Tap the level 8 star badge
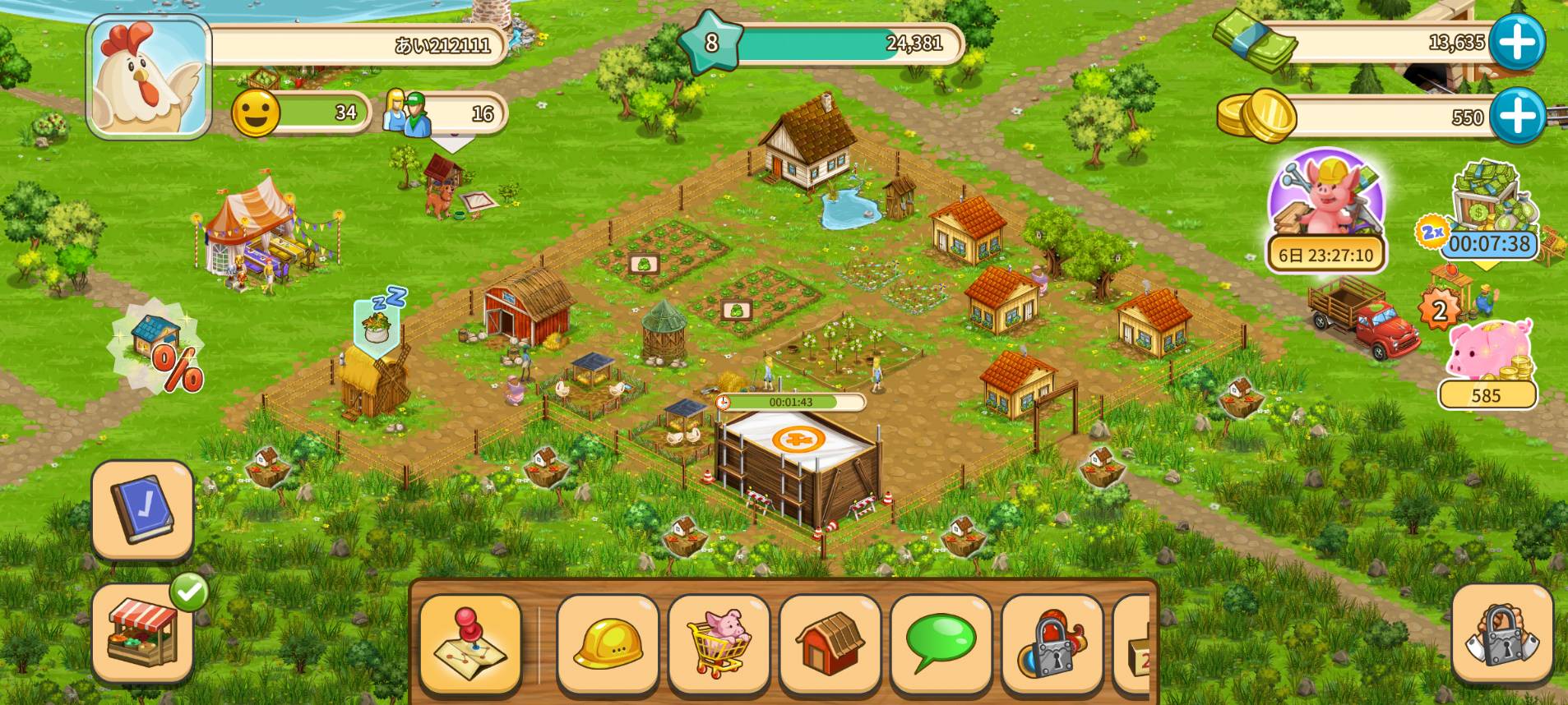This screenshot has width=1568, height=705. 710,43
